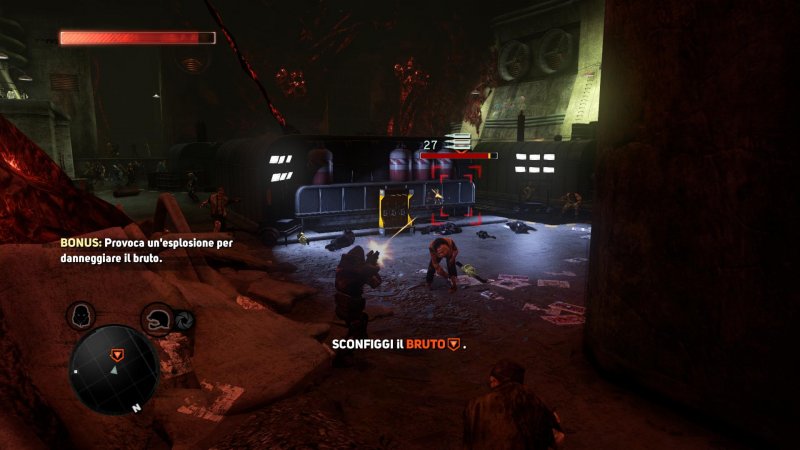
Task: Click the circular minimap radar
Action: pyautogui.click(x=113, y=369)
